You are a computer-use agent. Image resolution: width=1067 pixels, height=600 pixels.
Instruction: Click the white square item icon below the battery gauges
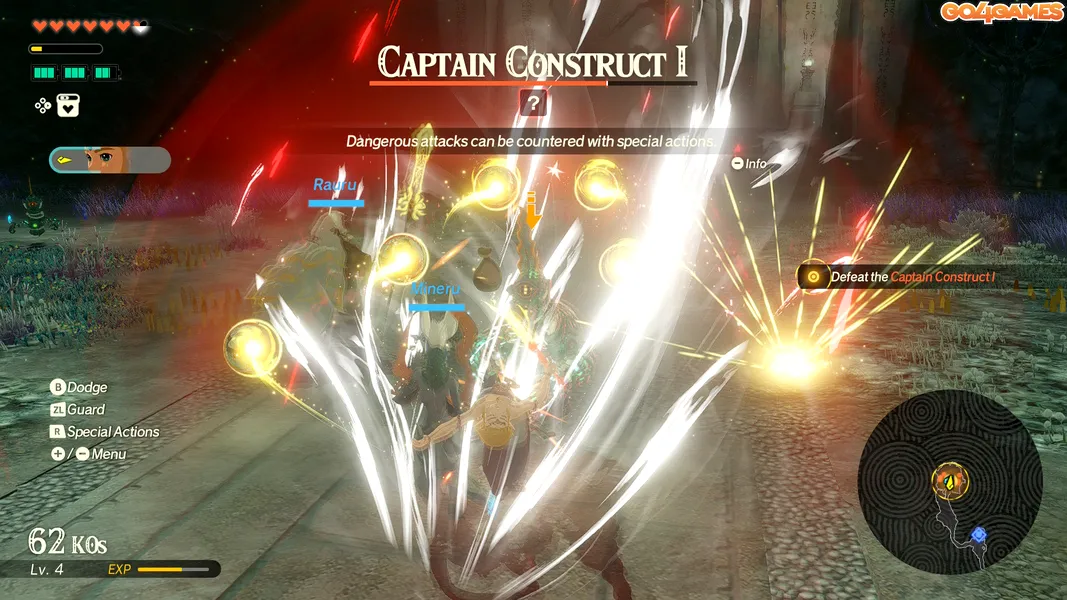[x=68, y=105]
